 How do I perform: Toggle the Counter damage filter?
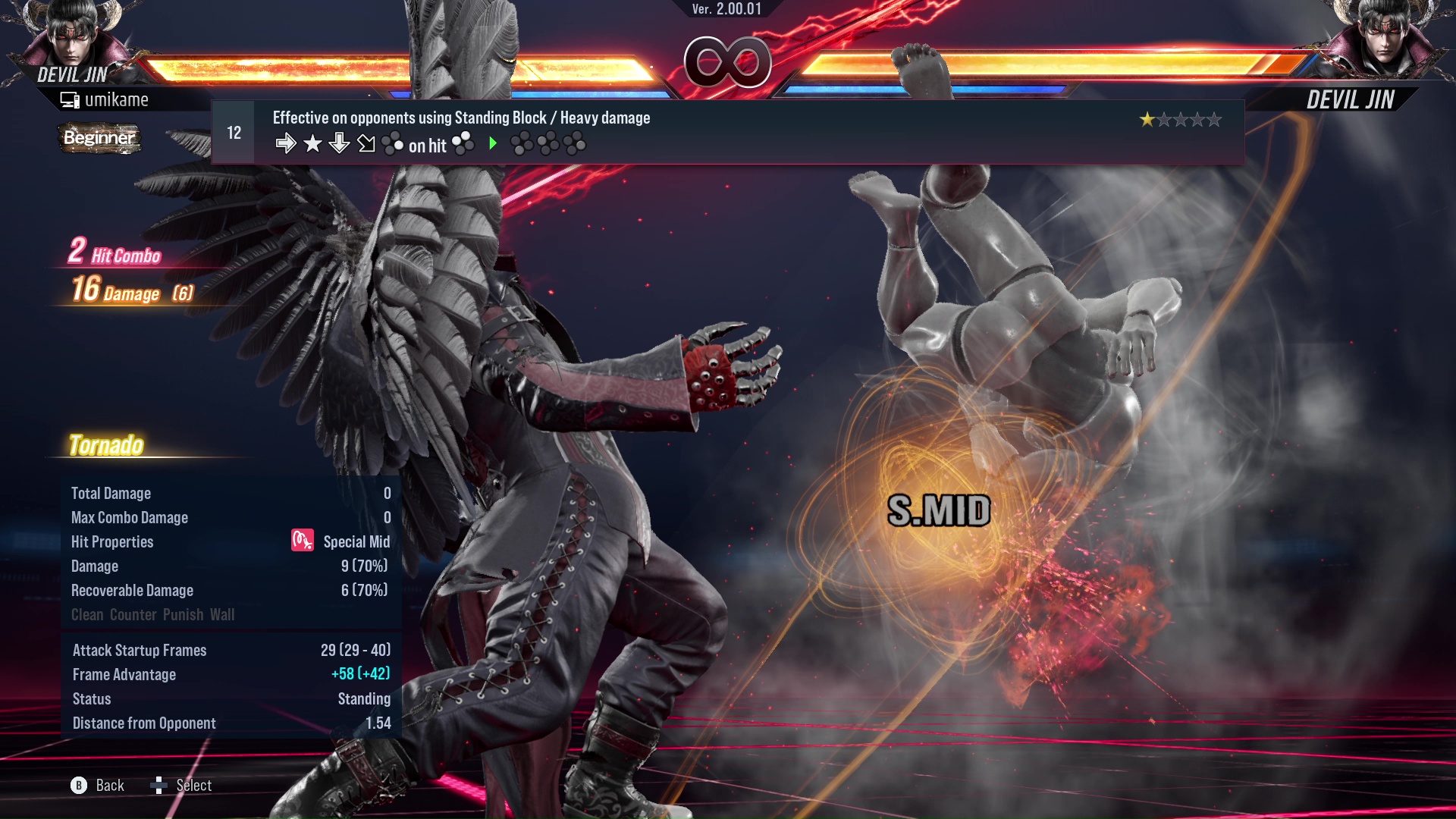pos(133,614)
